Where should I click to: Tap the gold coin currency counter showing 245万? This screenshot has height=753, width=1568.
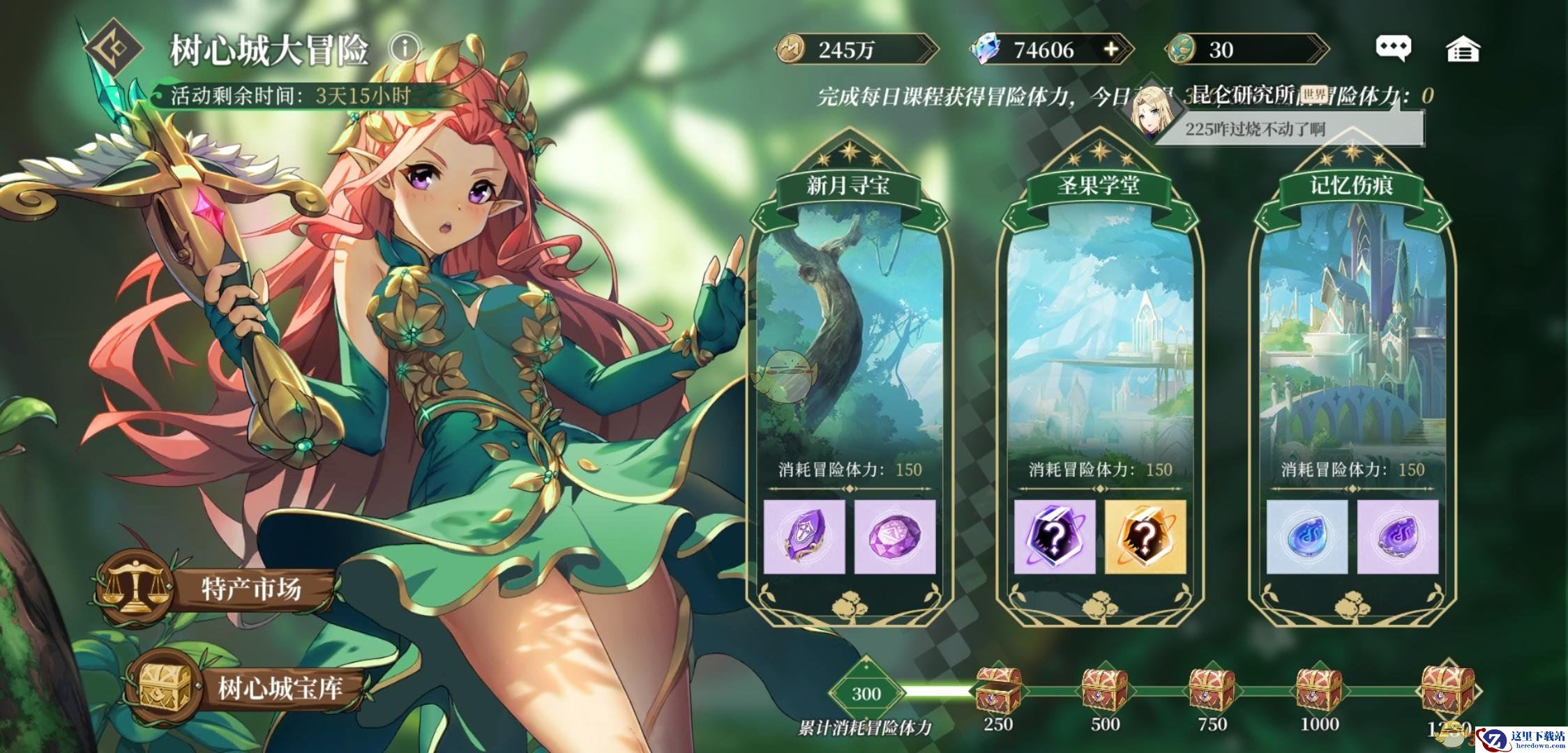[x=856, y=50]
